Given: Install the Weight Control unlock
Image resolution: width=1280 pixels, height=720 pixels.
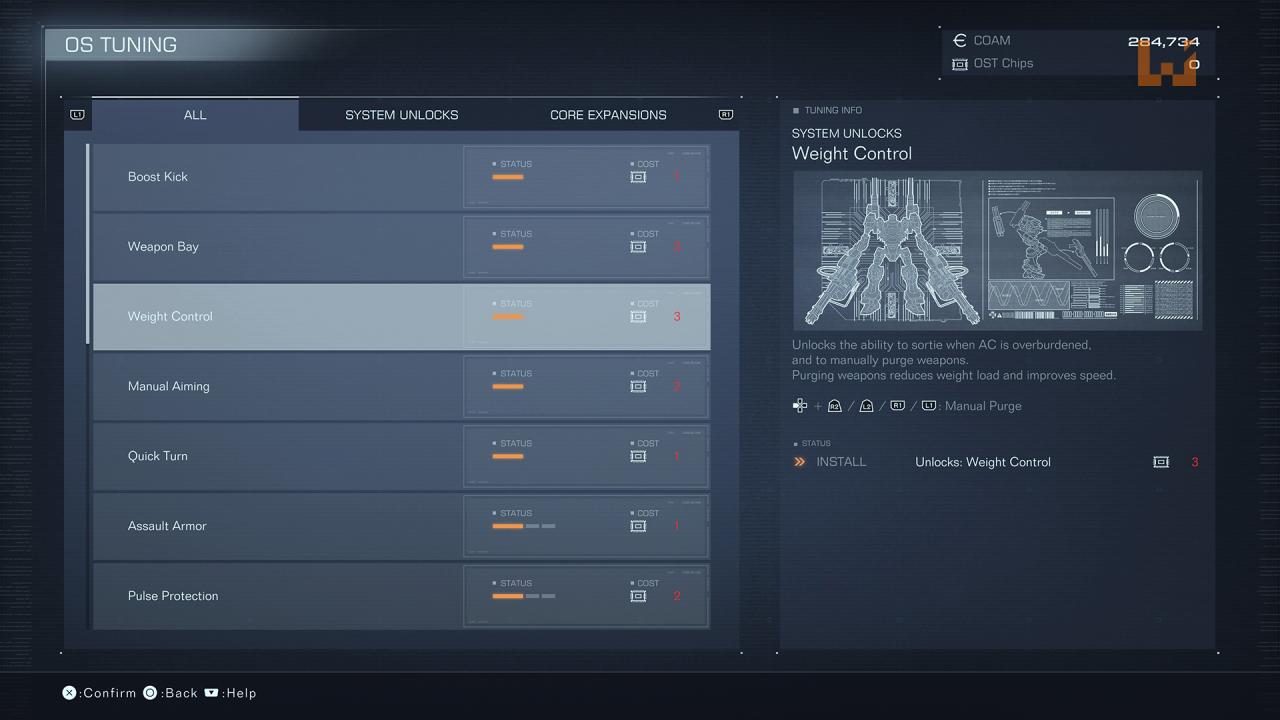Looking at the screenshot, I should pyautogui.click(x=840, y=462).
